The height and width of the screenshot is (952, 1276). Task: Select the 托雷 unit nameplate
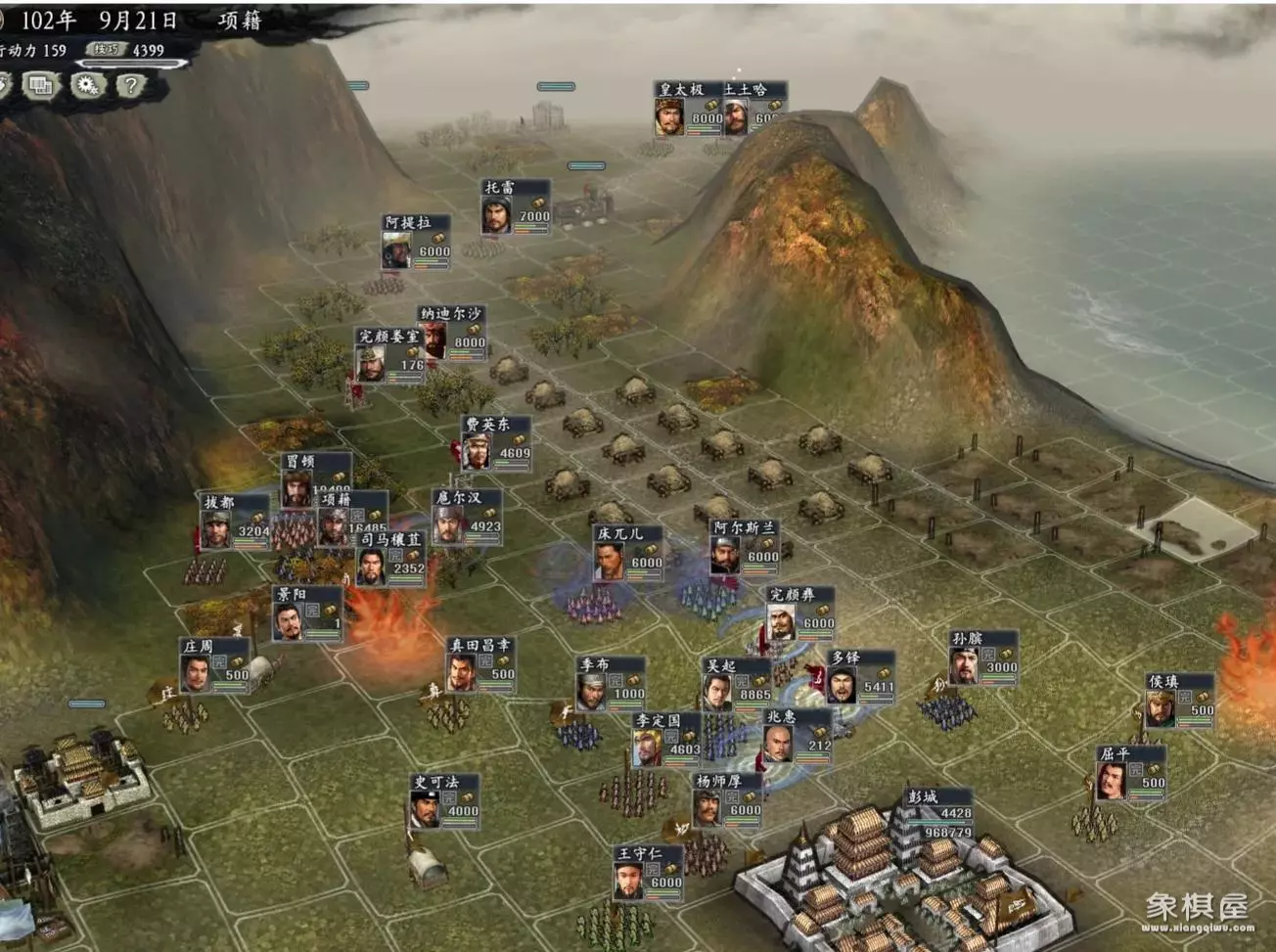515,206
